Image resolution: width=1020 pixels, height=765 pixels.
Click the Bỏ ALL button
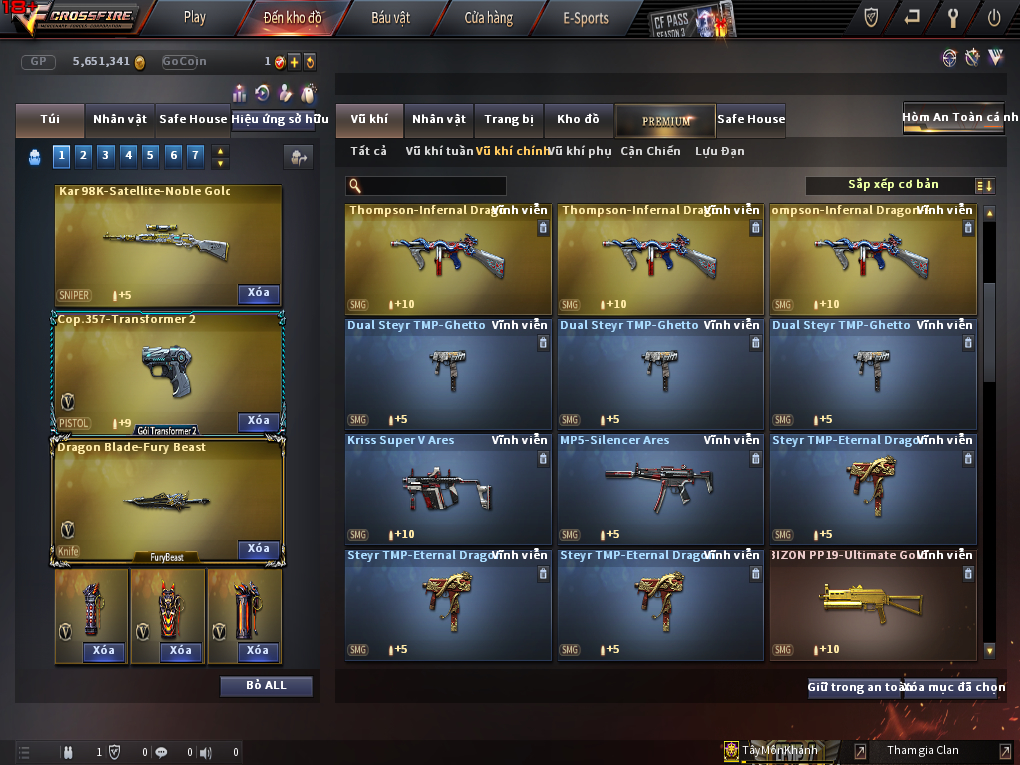pyautogui.click(x=266, y=686)
